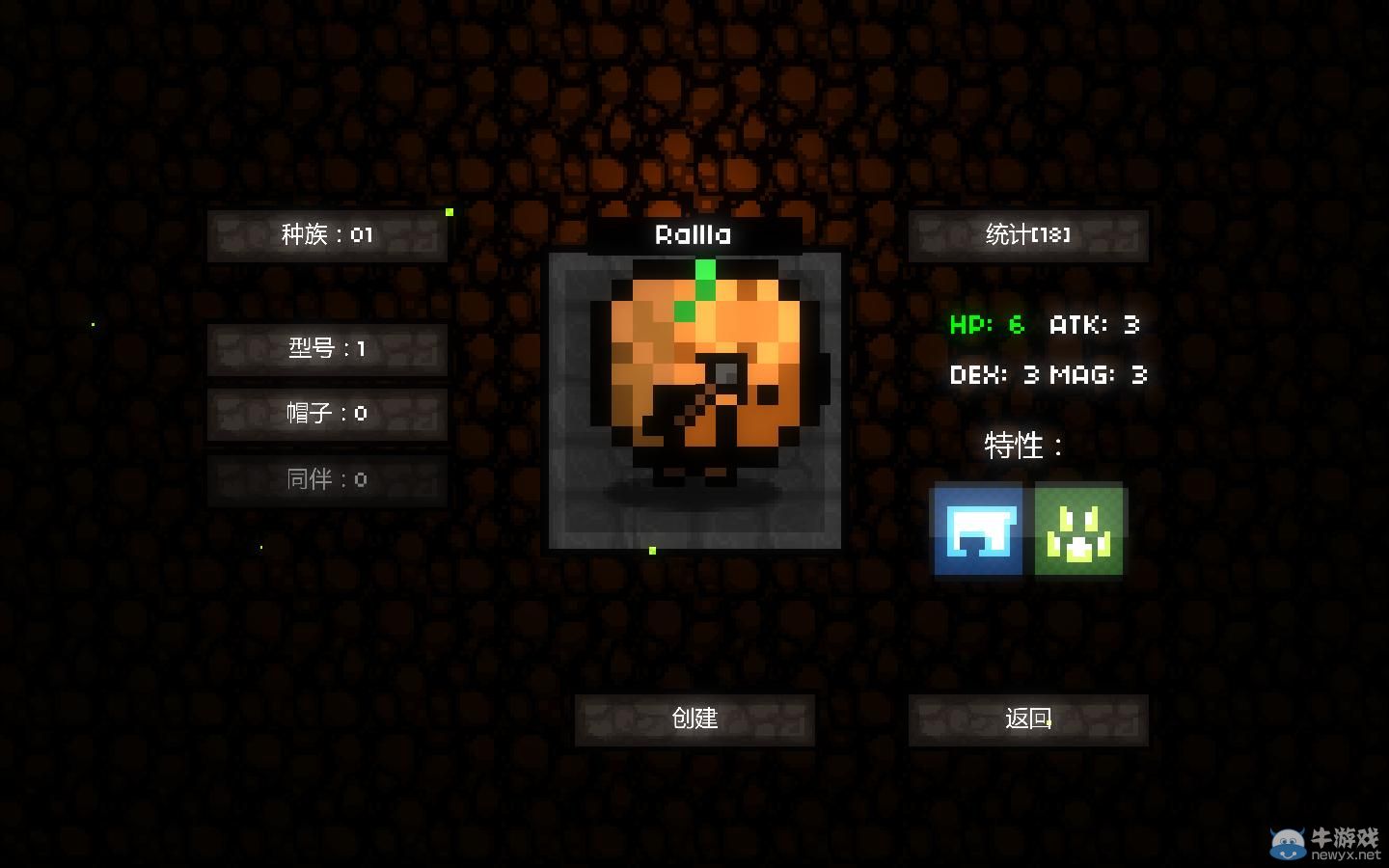Image resolution: width=1389 pixels, height=868 pixels.
Task: Select the blue anvil trait icon
Action: click(978, 531)
